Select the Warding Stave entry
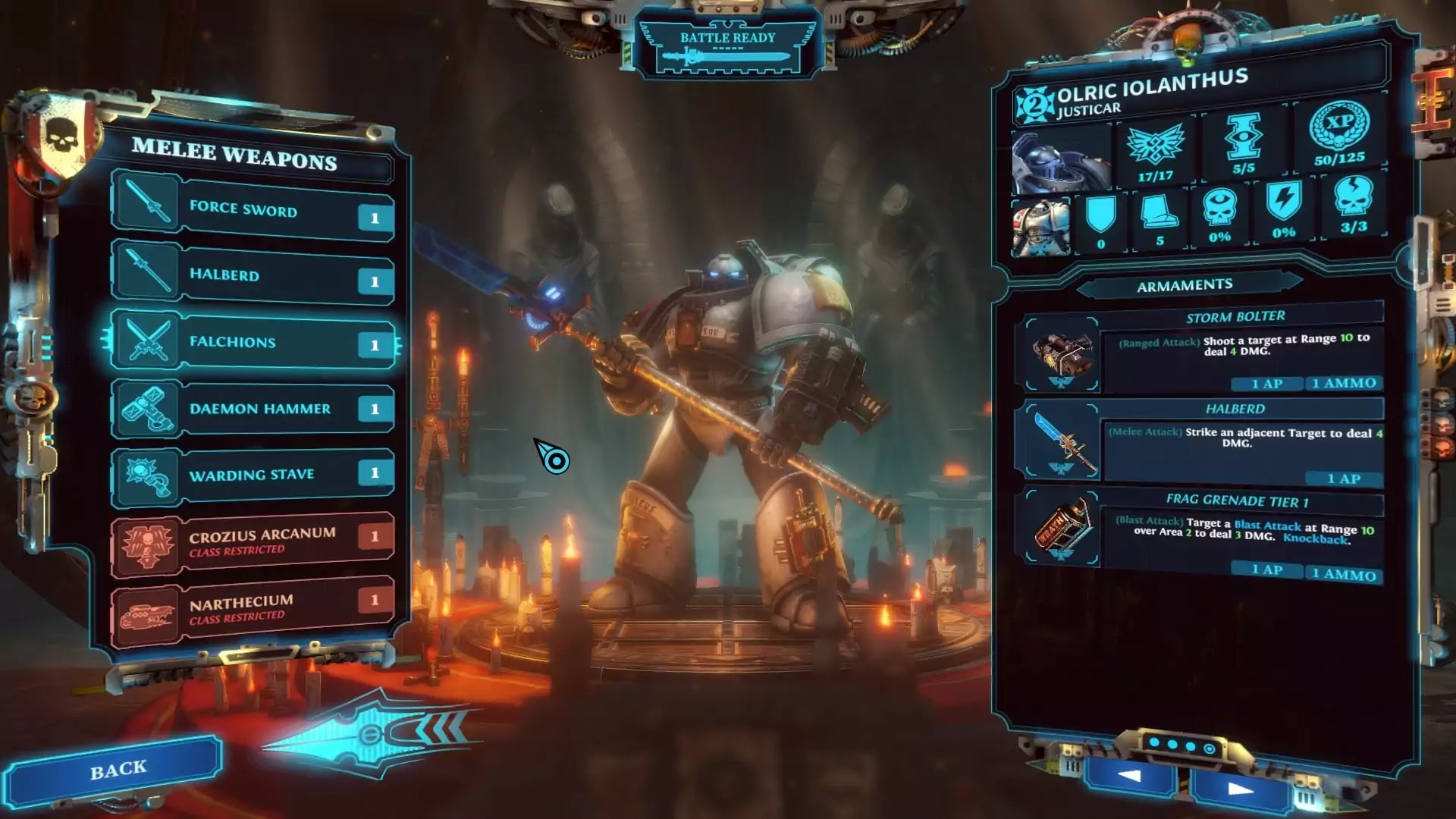The height and width of the screenshot is (819, 1456). coord(254,475)
